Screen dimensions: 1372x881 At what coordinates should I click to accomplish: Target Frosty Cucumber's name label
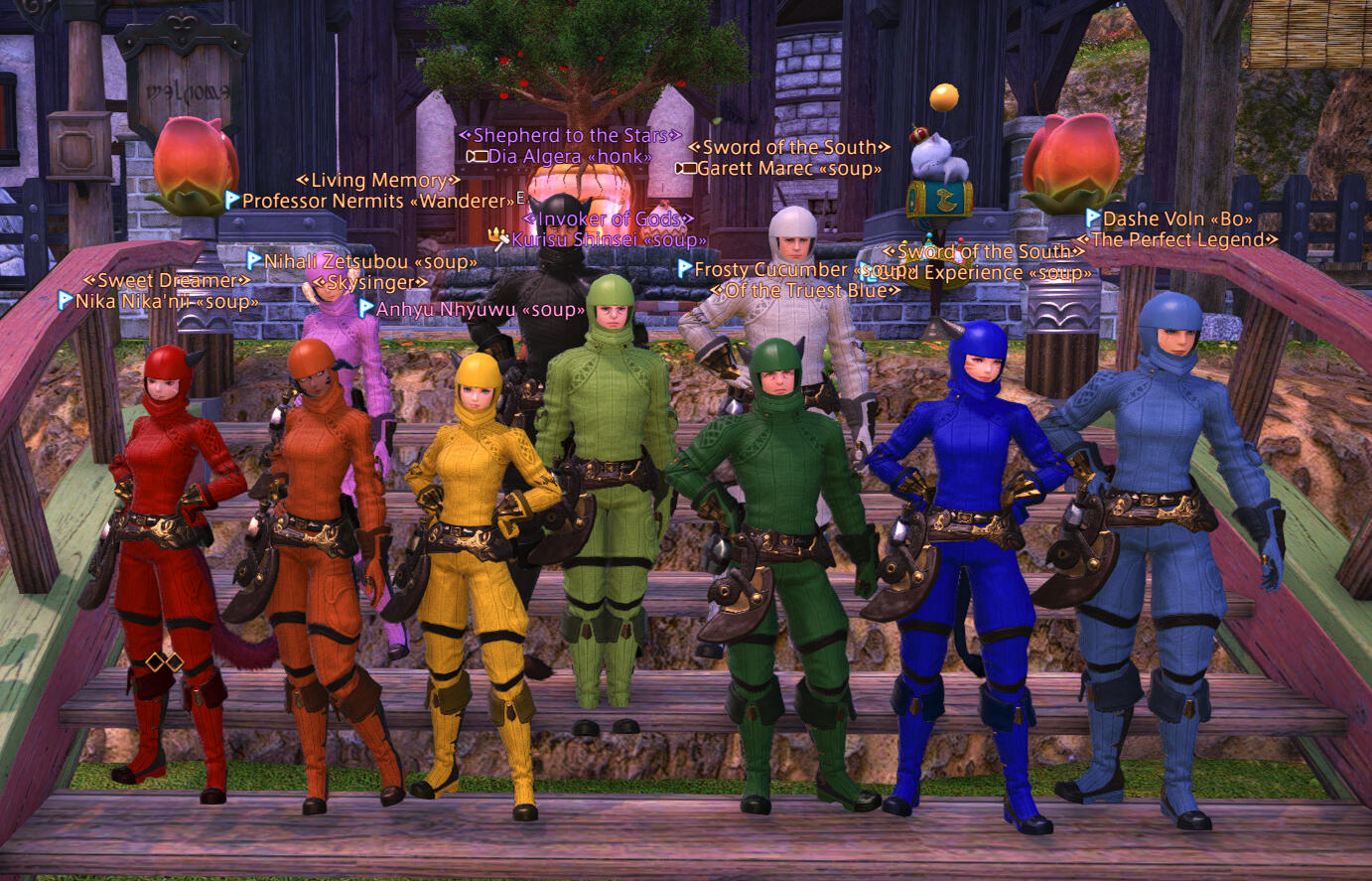pos(774,270)
